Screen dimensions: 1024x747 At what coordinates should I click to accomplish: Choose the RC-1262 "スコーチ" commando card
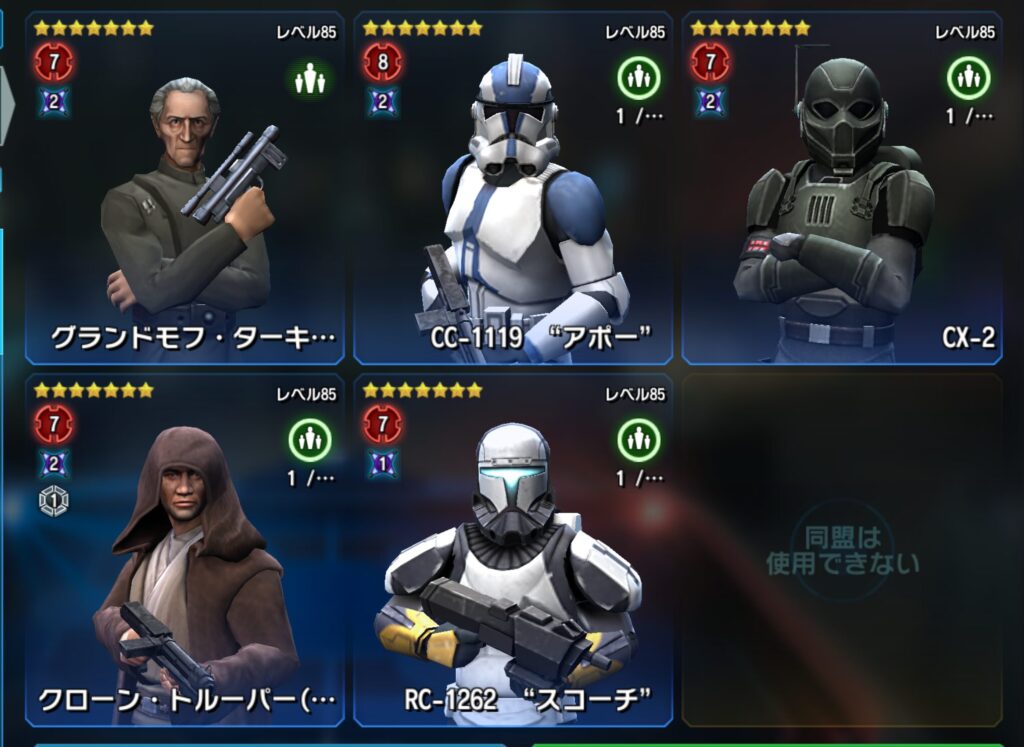pyautogui.click(x=513, y=551)
